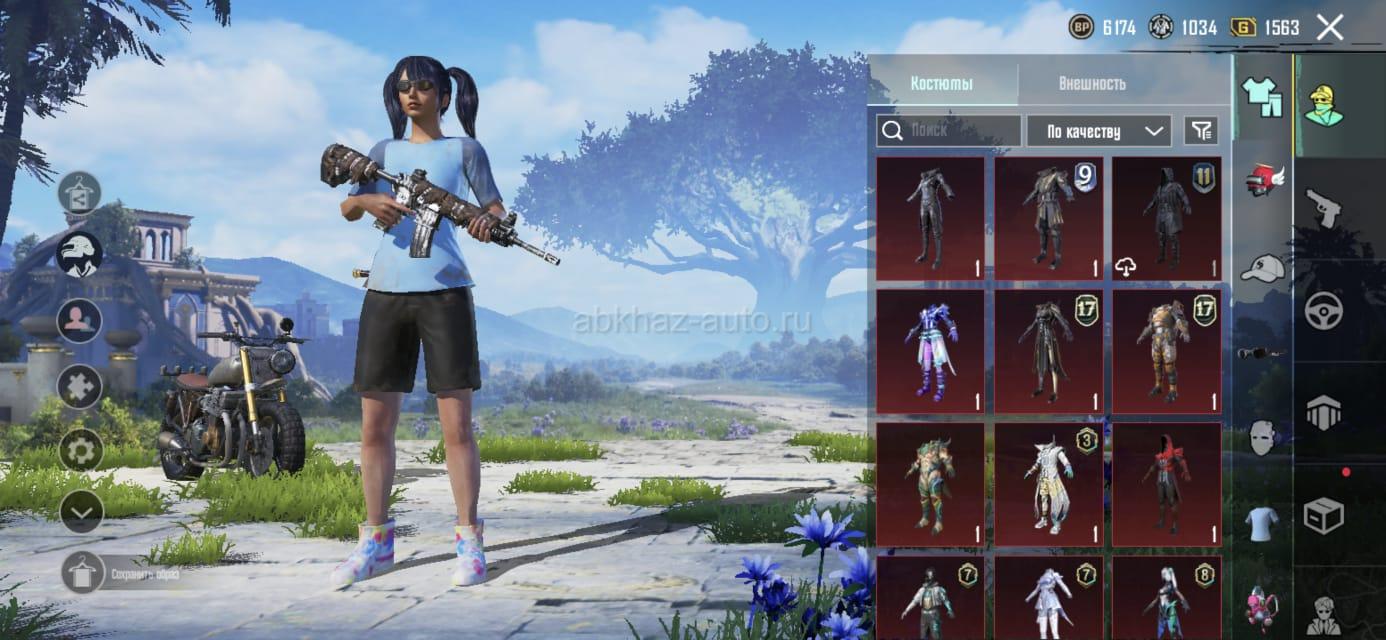Screen dimensions: 1386x640
Task: Open the Внешность tab
Action: [1092, 83]
